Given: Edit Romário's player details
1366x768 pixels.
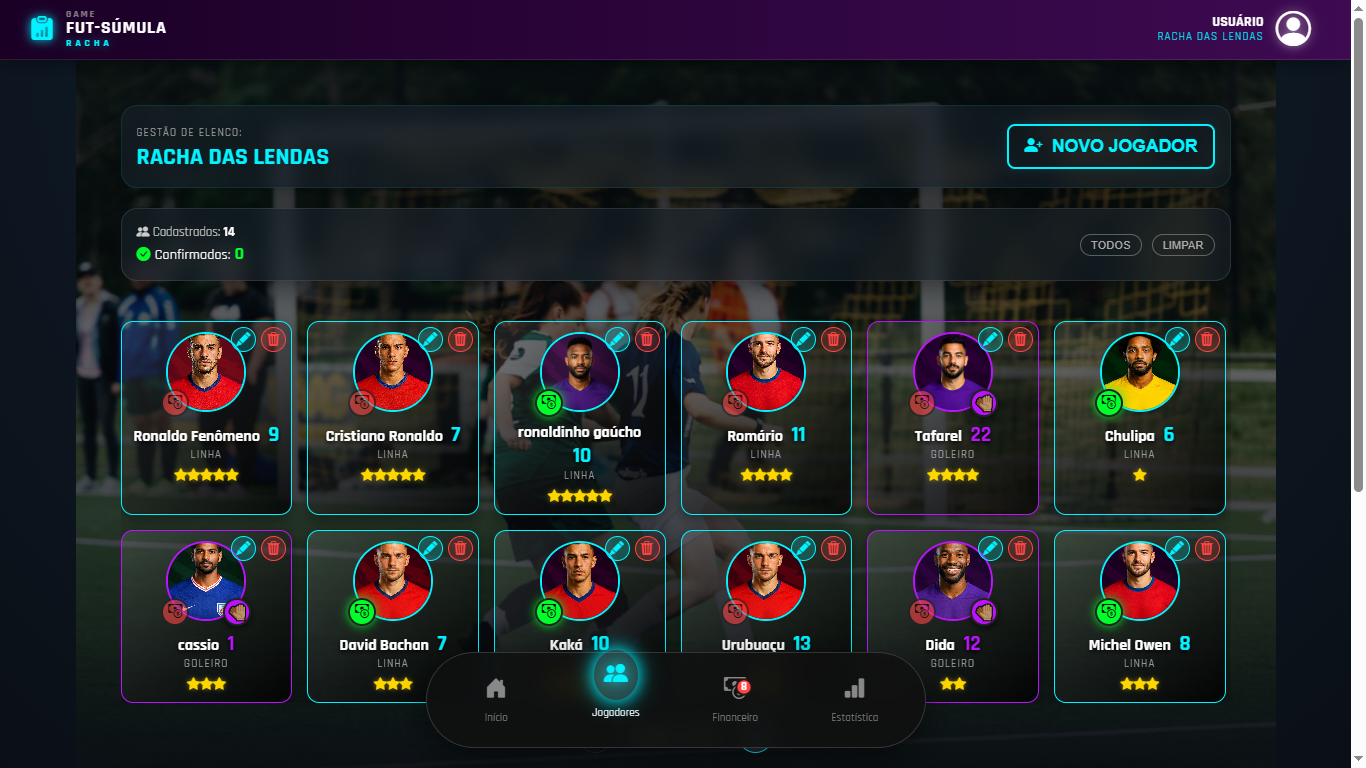Looking at the screenshot, I should coord(804,339).
